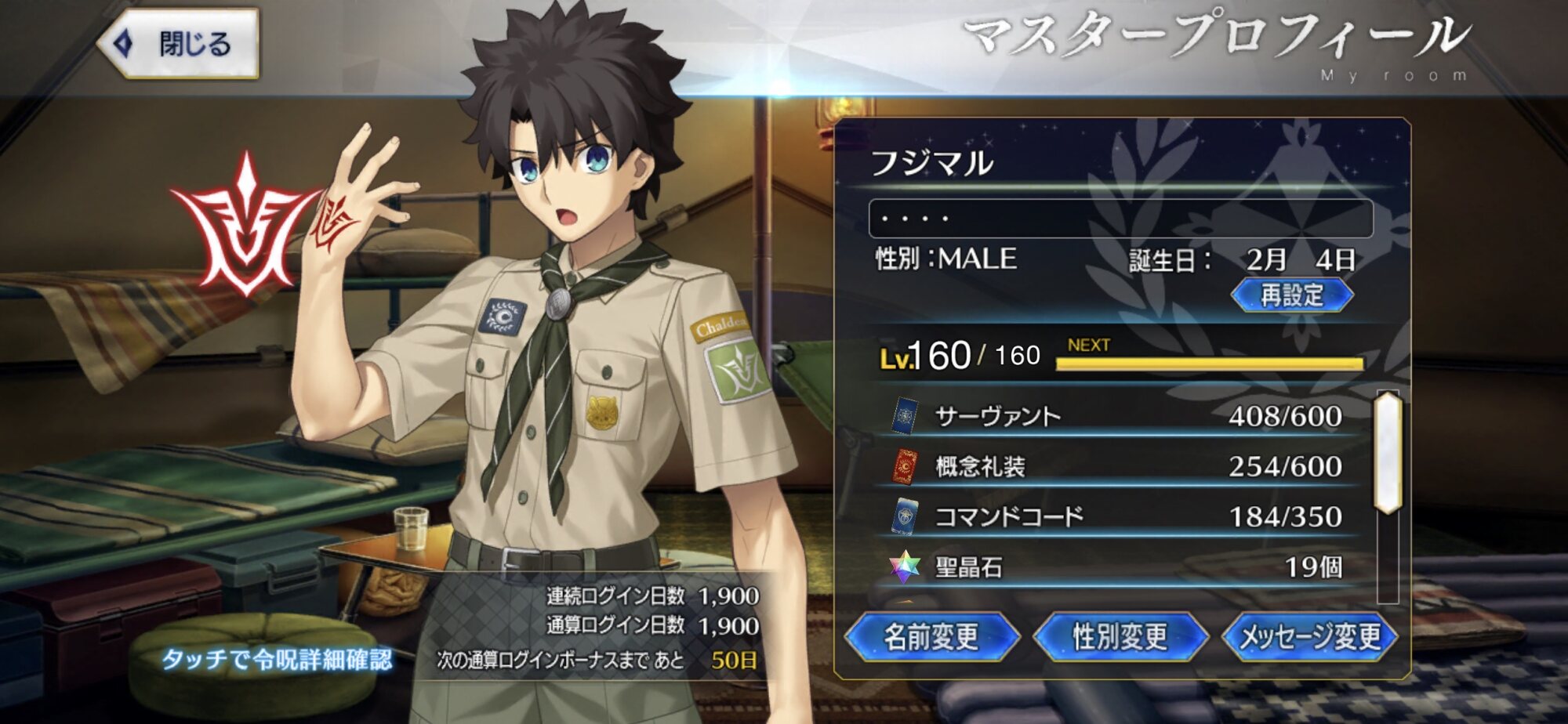Select the 性別変更 gender change button
This screenshot has height=724, width=1568.
(1120, 636)
